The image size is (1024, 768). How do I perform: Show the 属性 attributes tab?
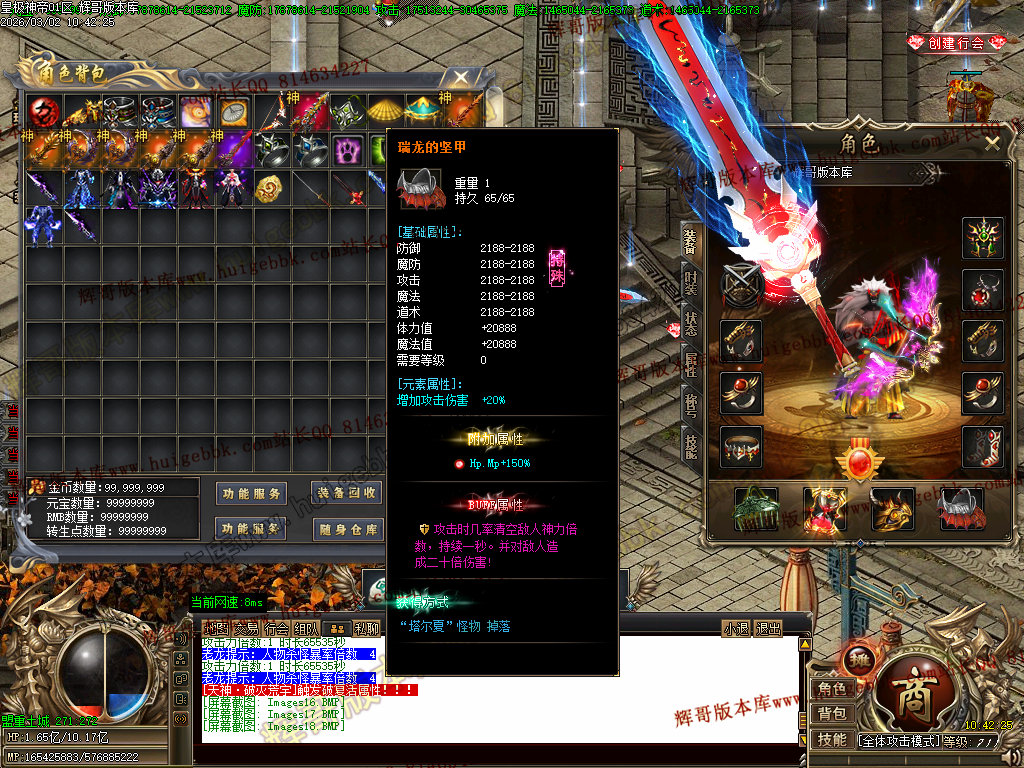point(691,367)
